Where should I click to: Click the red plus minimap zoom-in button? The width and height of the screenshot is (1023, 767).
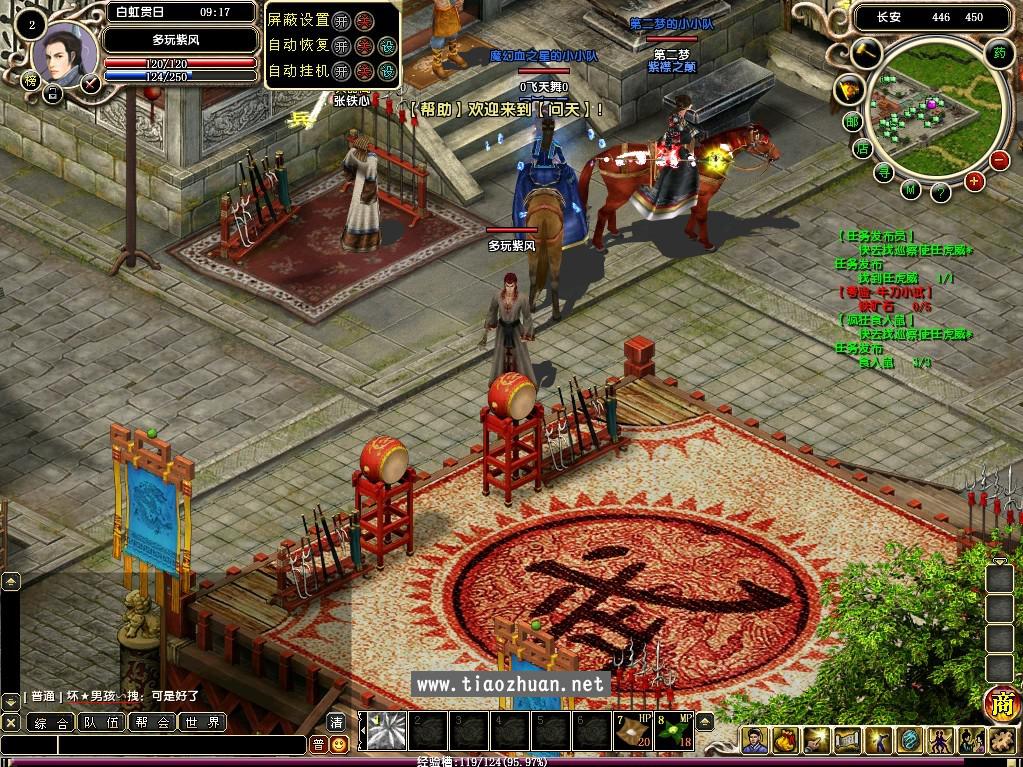974,181
